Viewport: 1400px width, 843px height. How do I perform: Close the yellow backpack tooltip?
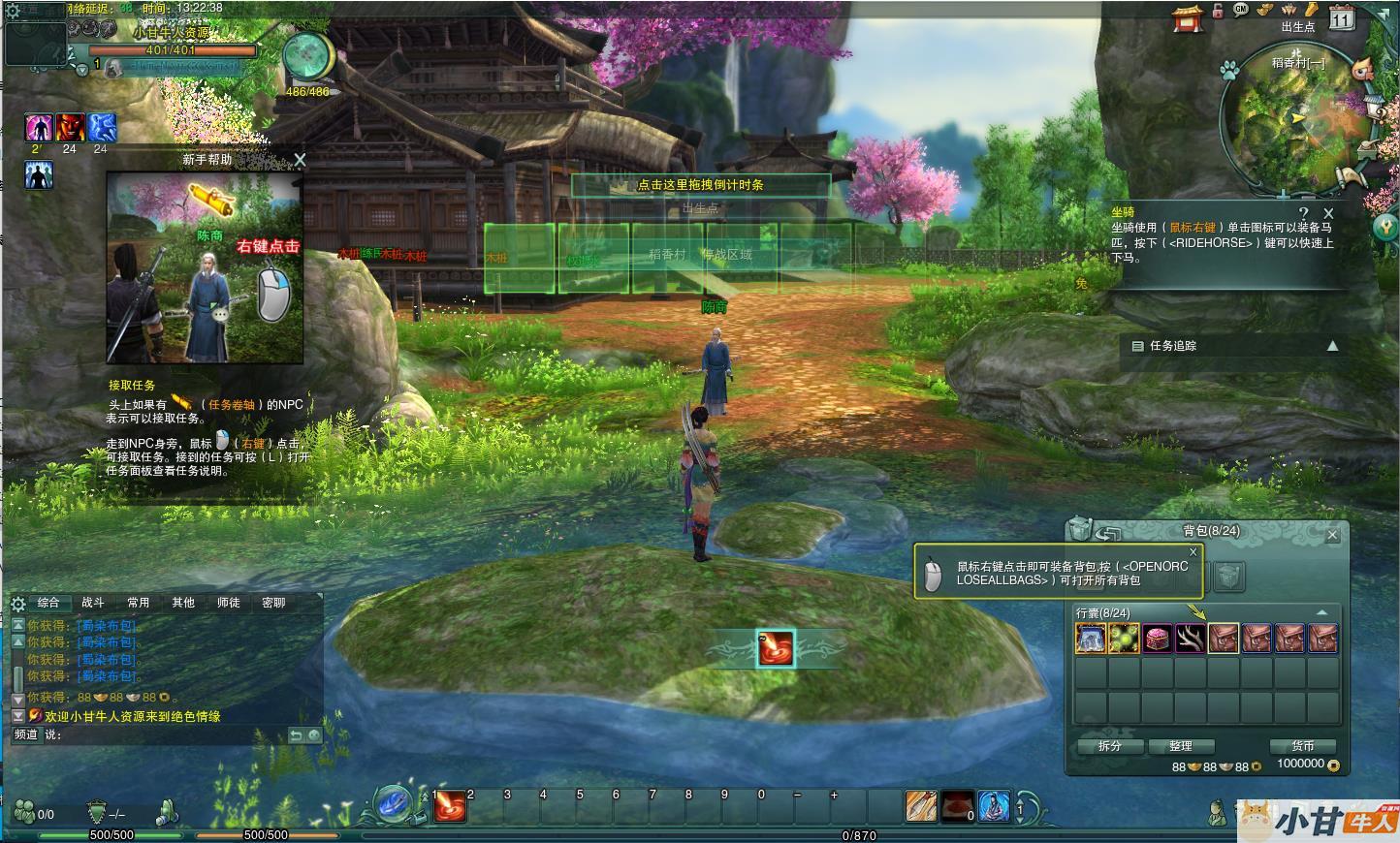(x=1193, y=552)
